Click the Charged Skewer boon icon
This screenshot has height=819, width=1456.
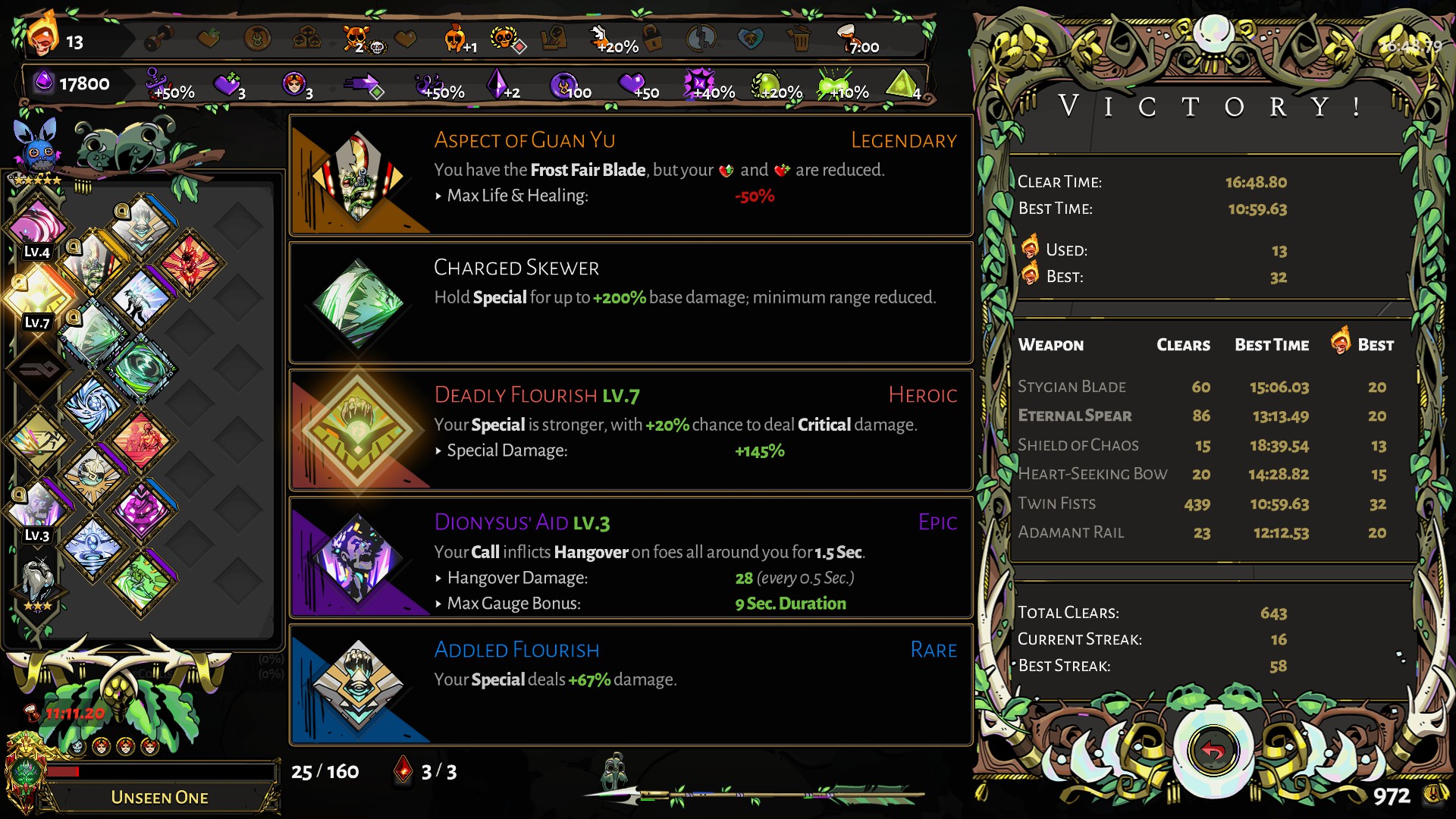coord(358,303)
